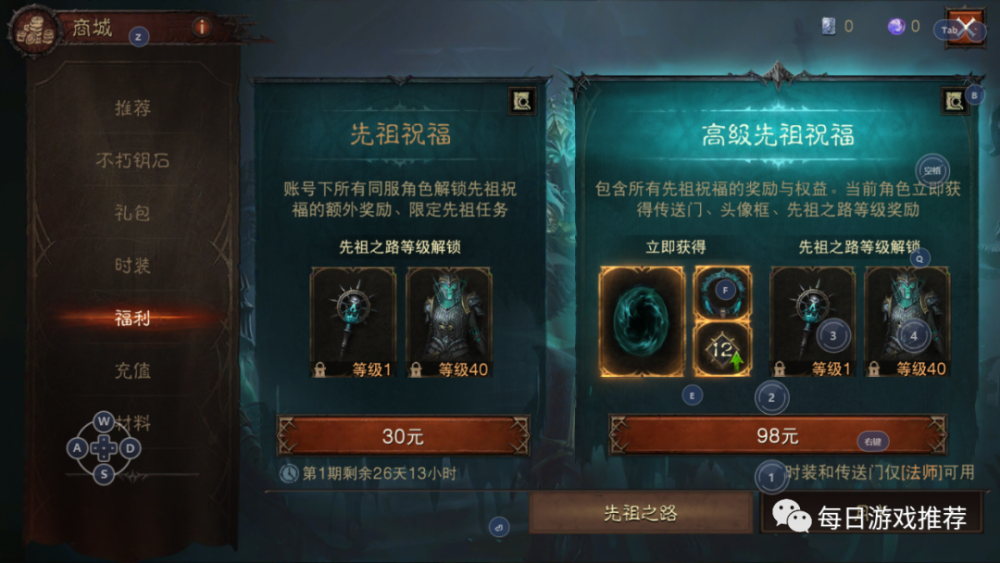Image resolution: width=1000 pixels, height=563 pixels.
Task: Click the shop info icon beside 商城
Action: [202, 27]
